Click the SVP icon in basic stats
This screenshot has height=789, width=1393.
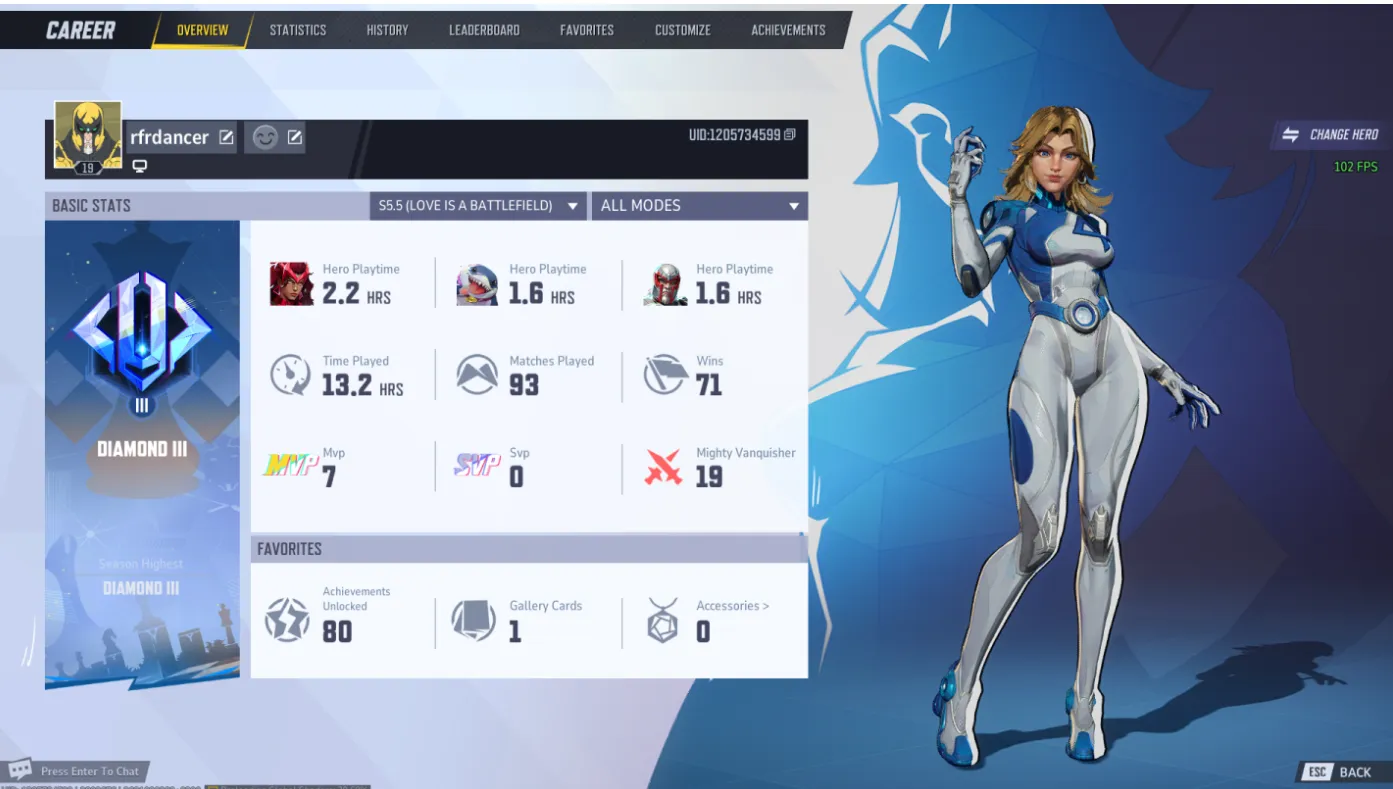pyautogui.click(x=476, y=466)
